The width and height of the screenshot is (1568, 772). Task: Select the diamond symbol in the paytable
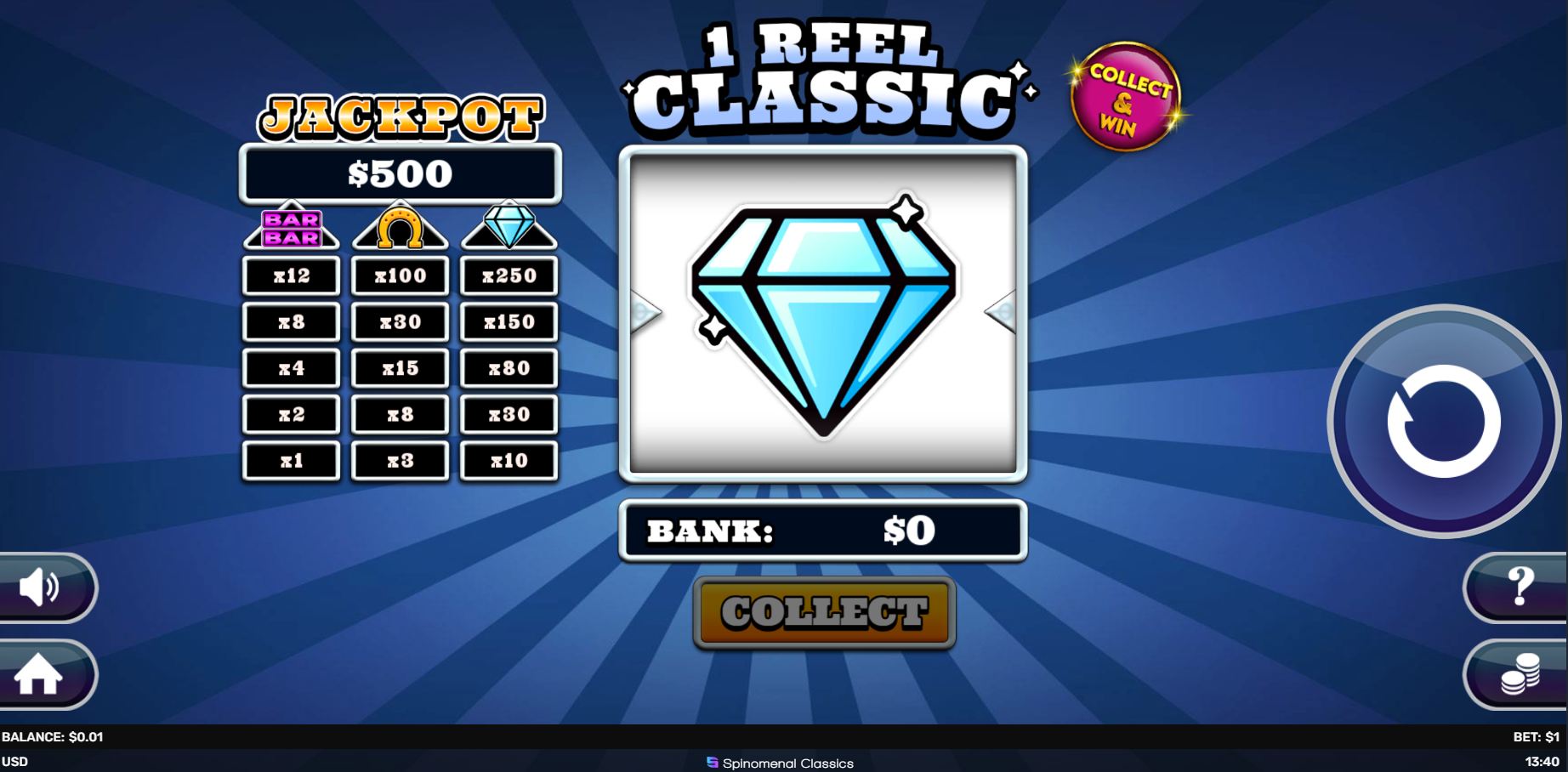508,227
